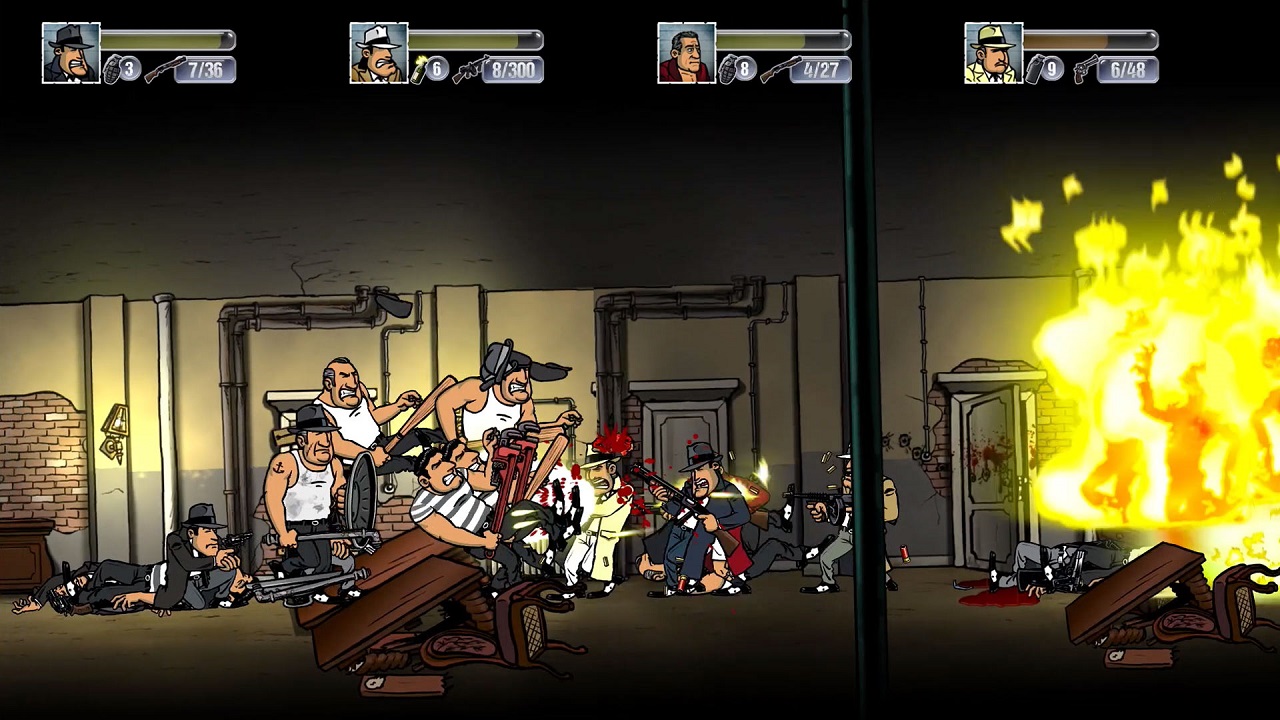This screenshot has height=720, width=1280.
Task: Select the revolver icon in player four's HUD
Action: 1086,70
